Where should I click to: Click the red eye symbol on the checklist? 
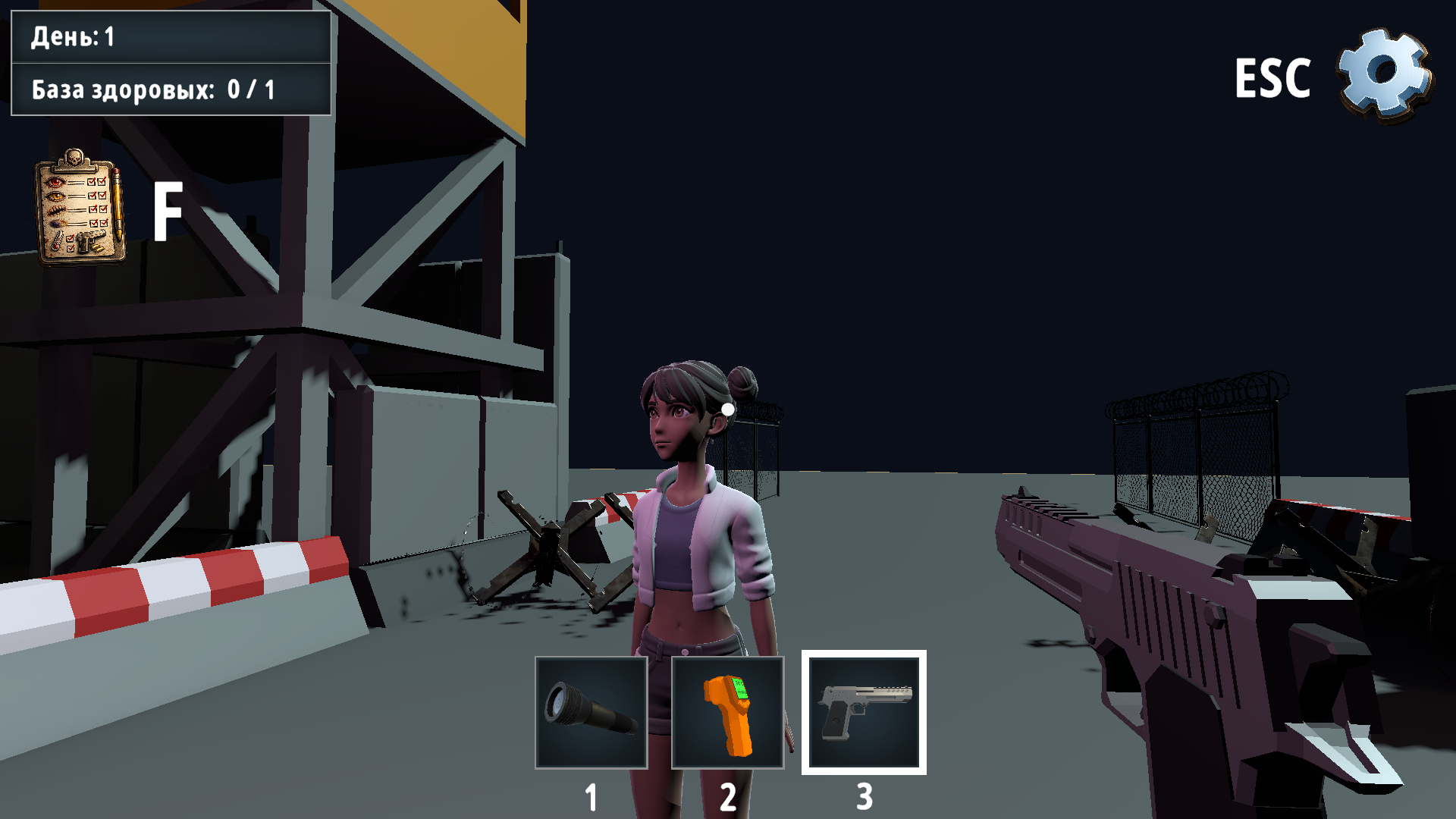[x=55, y=182]
